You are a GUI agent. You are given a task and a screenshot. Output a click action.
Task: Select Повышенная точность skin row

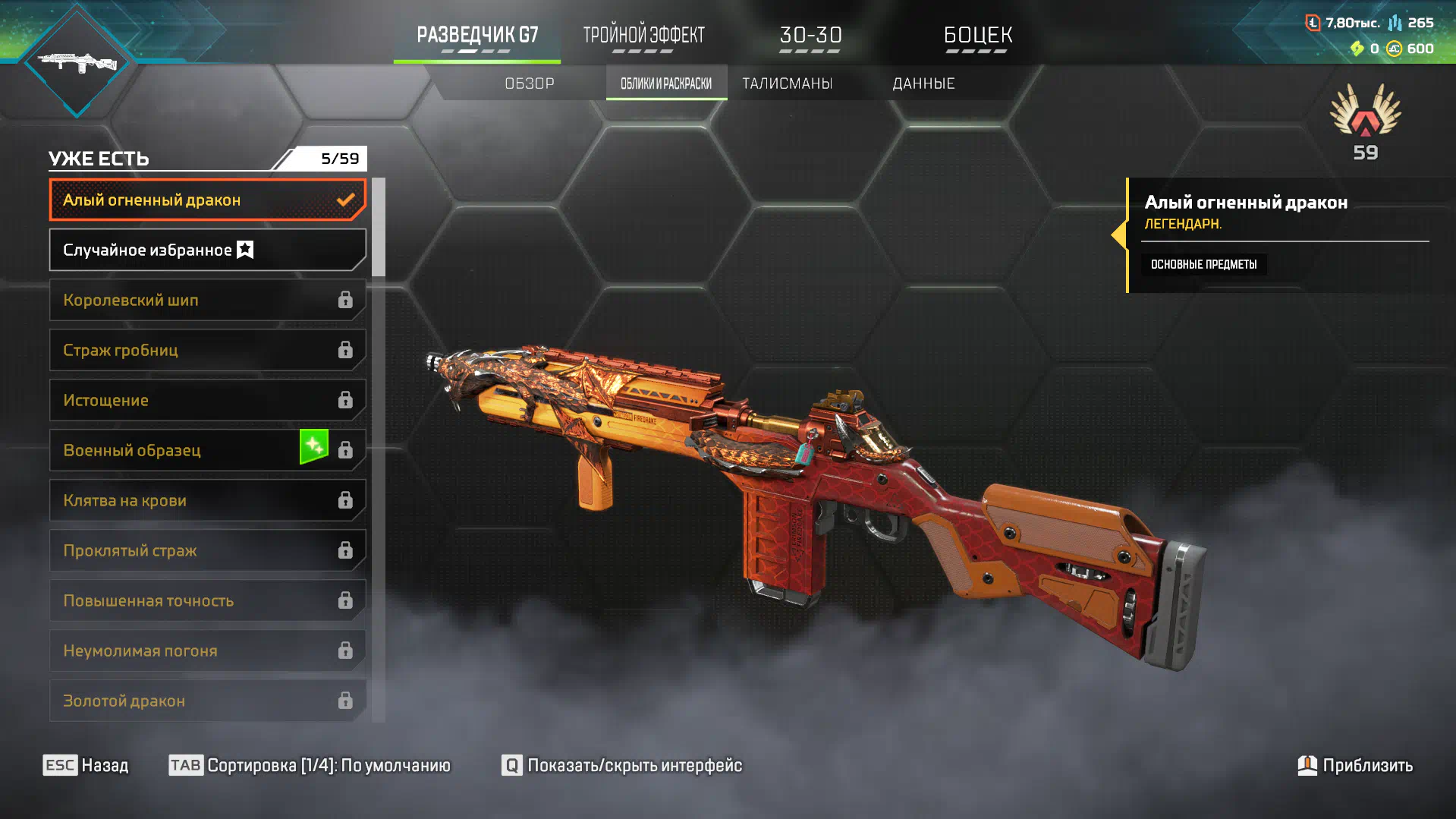click(207, 600)
